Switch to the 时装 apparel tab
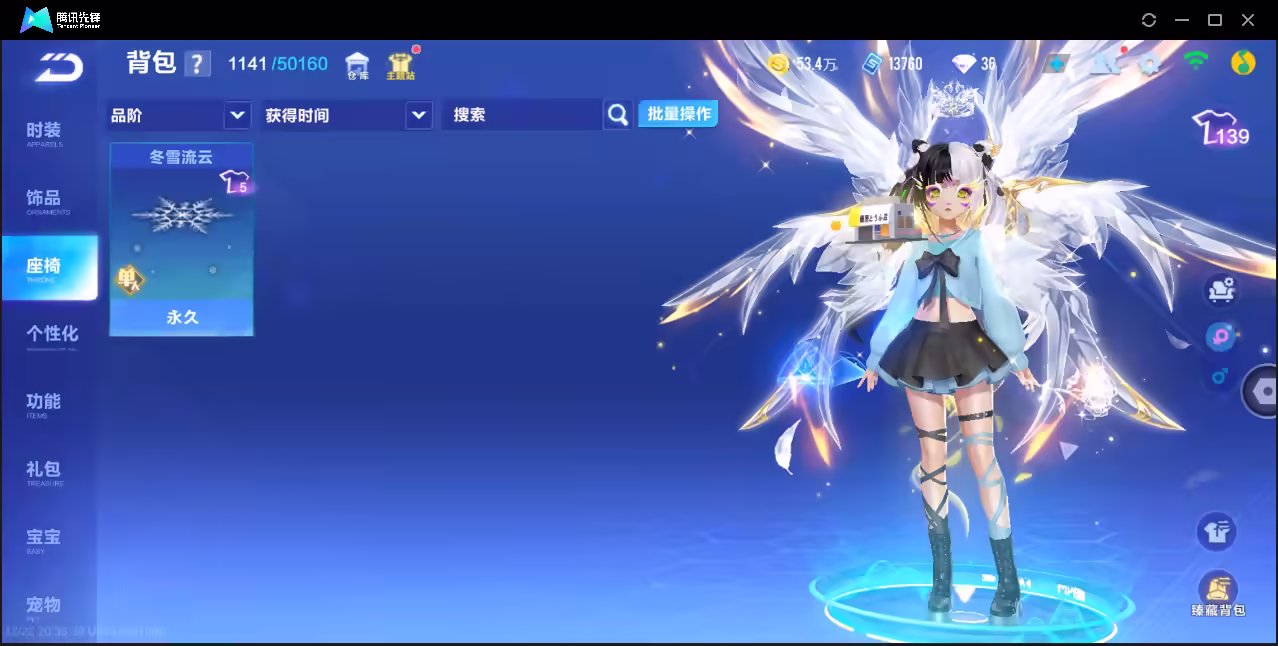The image size is (1278, 646). click(x=44, y=133)
